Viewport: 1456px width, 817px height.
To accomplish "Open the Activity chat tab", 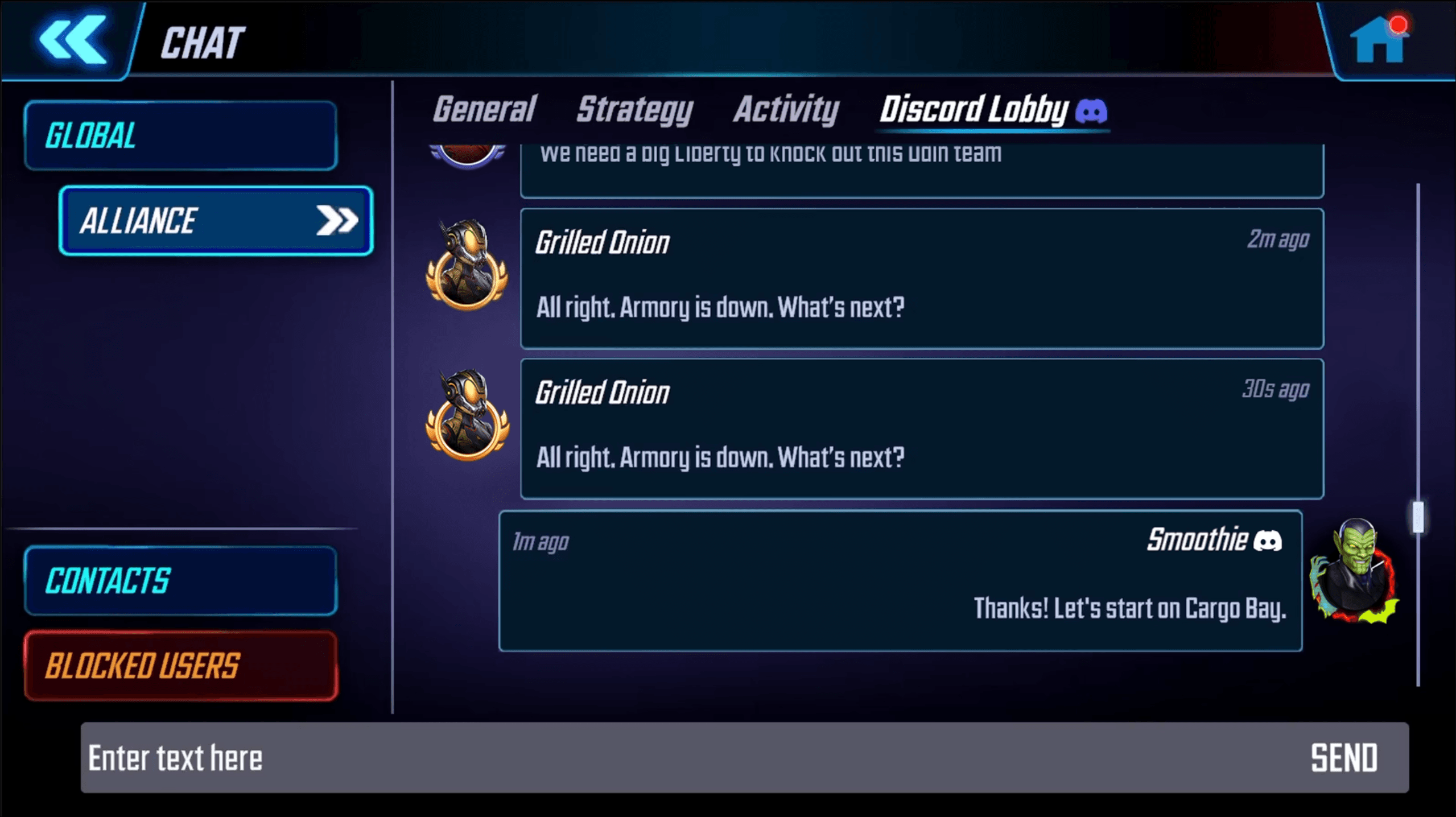I will pyautogui.click(x=786, y=110).
